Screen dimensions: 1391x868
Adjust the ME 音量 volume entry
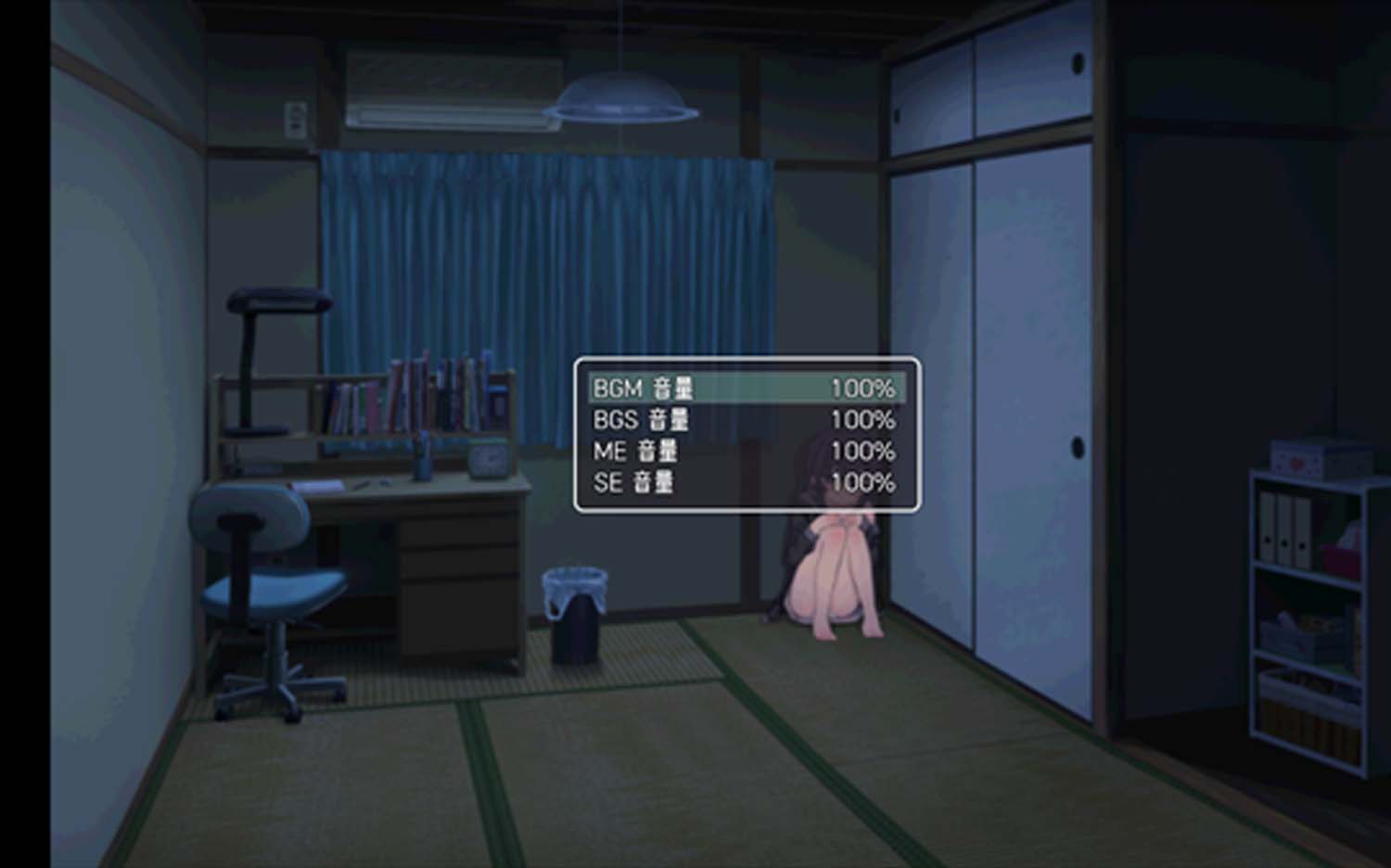[x=746, y=452]
